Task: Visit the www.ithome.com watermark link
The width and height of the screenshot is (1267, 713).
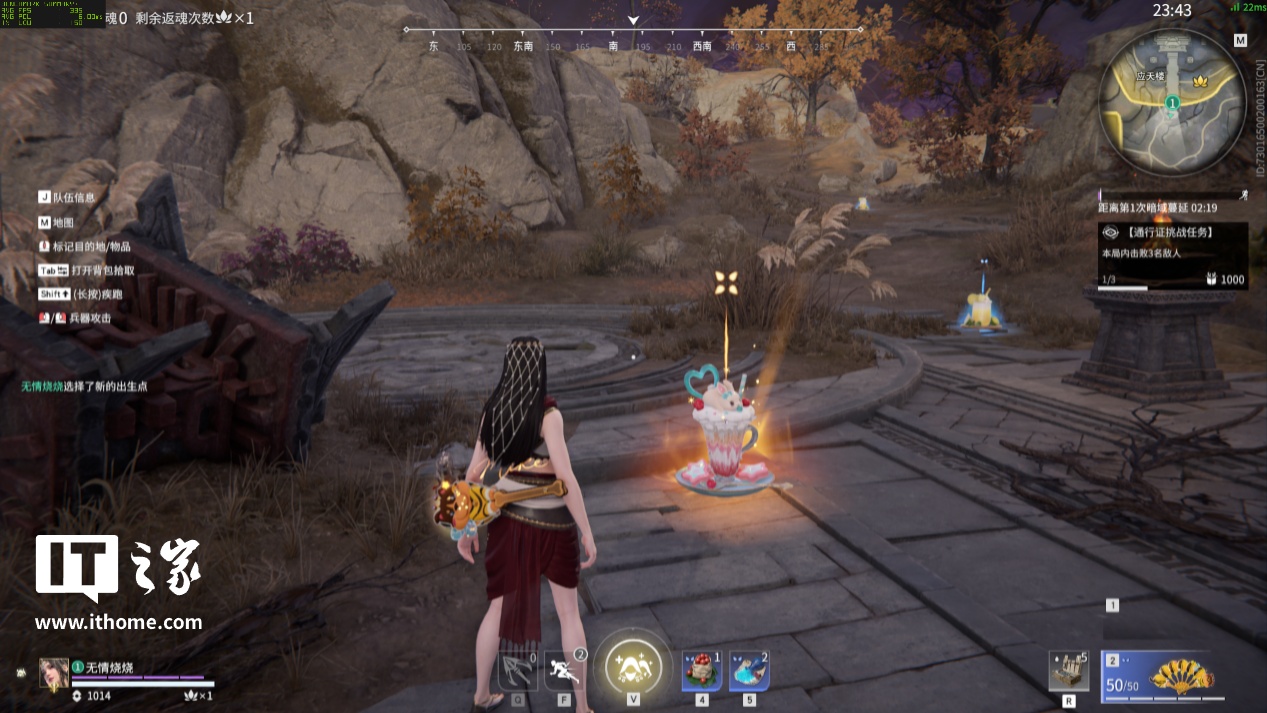Action: (118, 622)
